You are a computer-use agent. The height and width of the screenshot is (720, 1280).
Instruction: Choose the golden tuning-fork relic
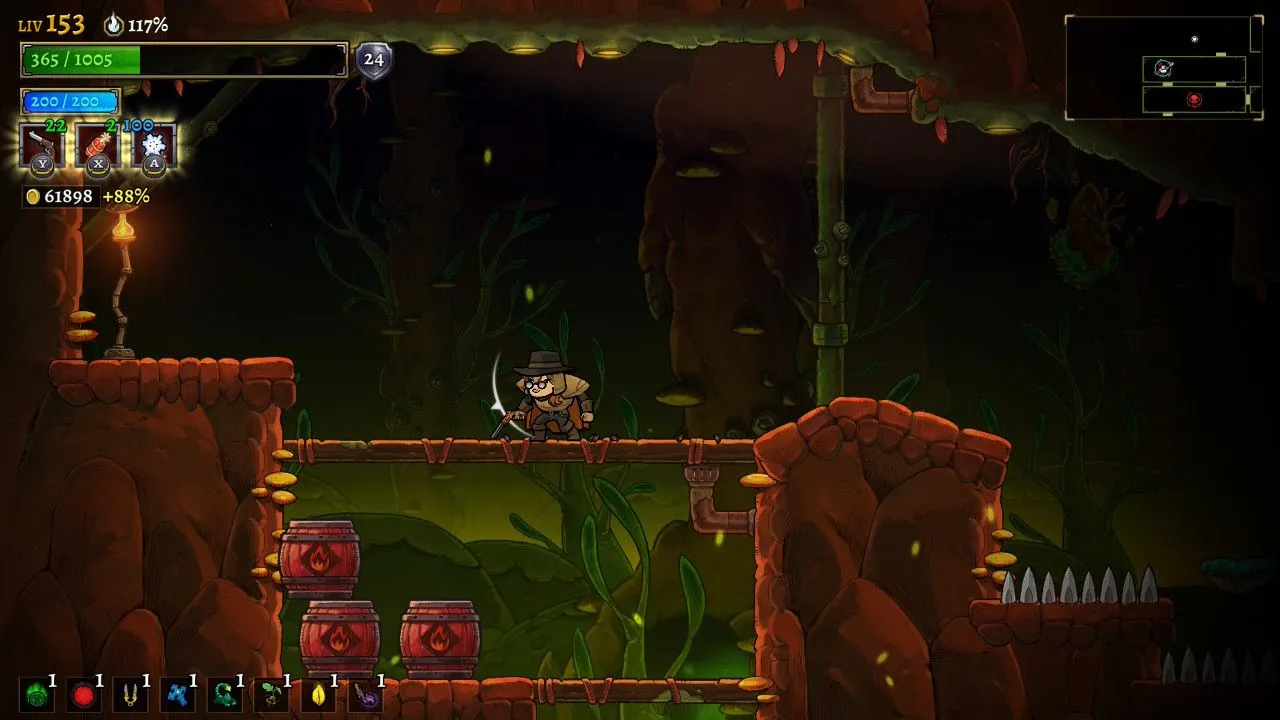click(131, 694)
